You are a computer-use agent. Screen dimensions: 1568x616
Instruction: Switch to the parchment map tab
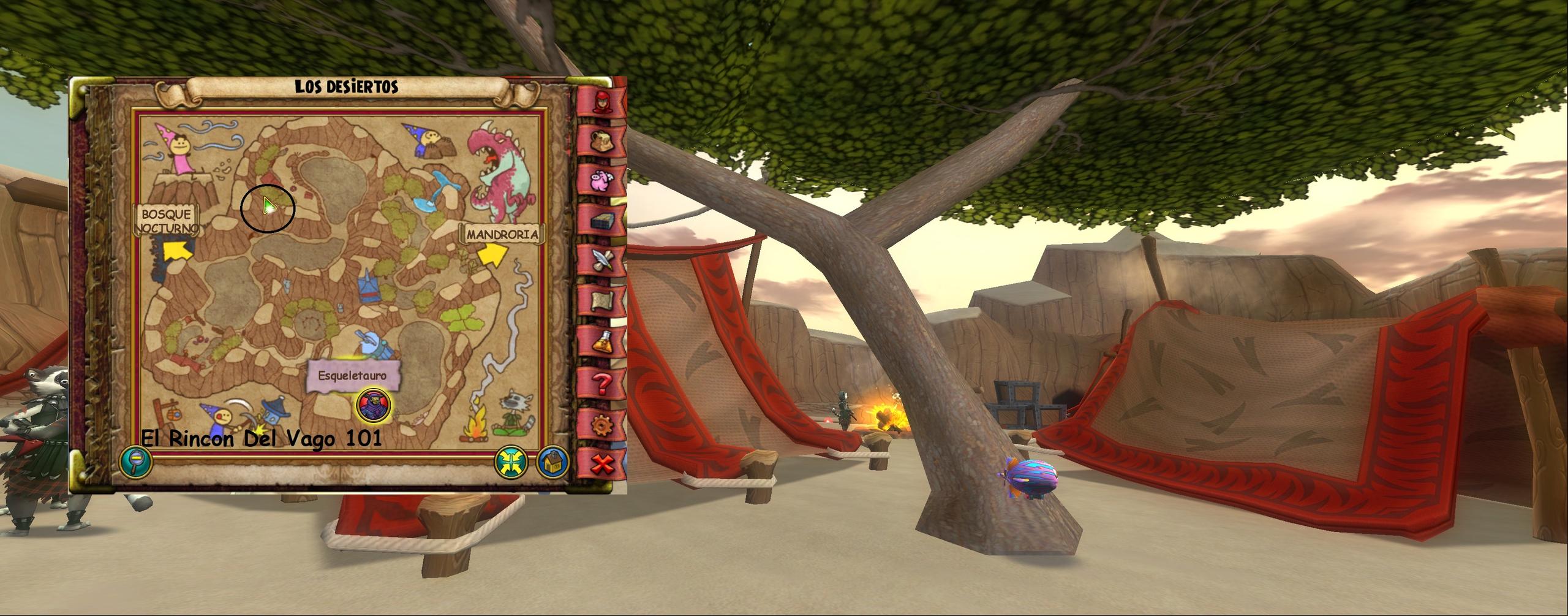[602, 302]
